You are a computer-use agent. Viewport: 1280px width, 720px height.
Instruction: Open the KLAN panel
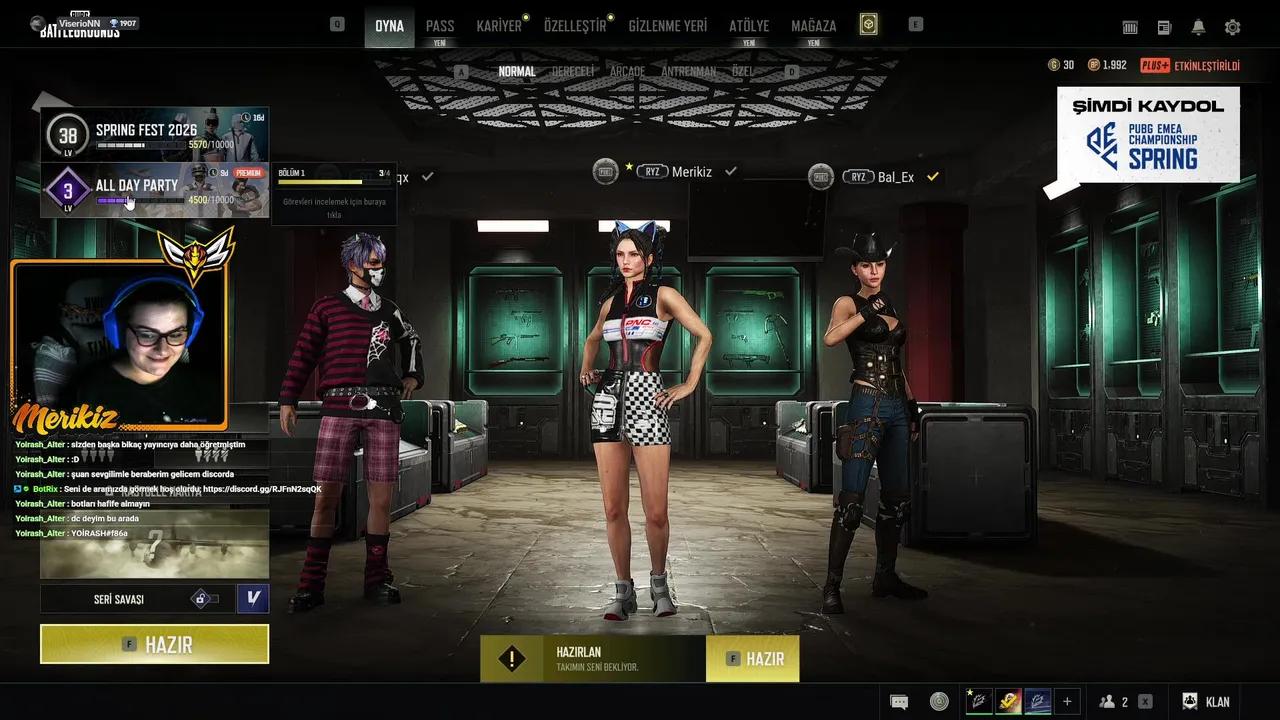point(1206,702)
